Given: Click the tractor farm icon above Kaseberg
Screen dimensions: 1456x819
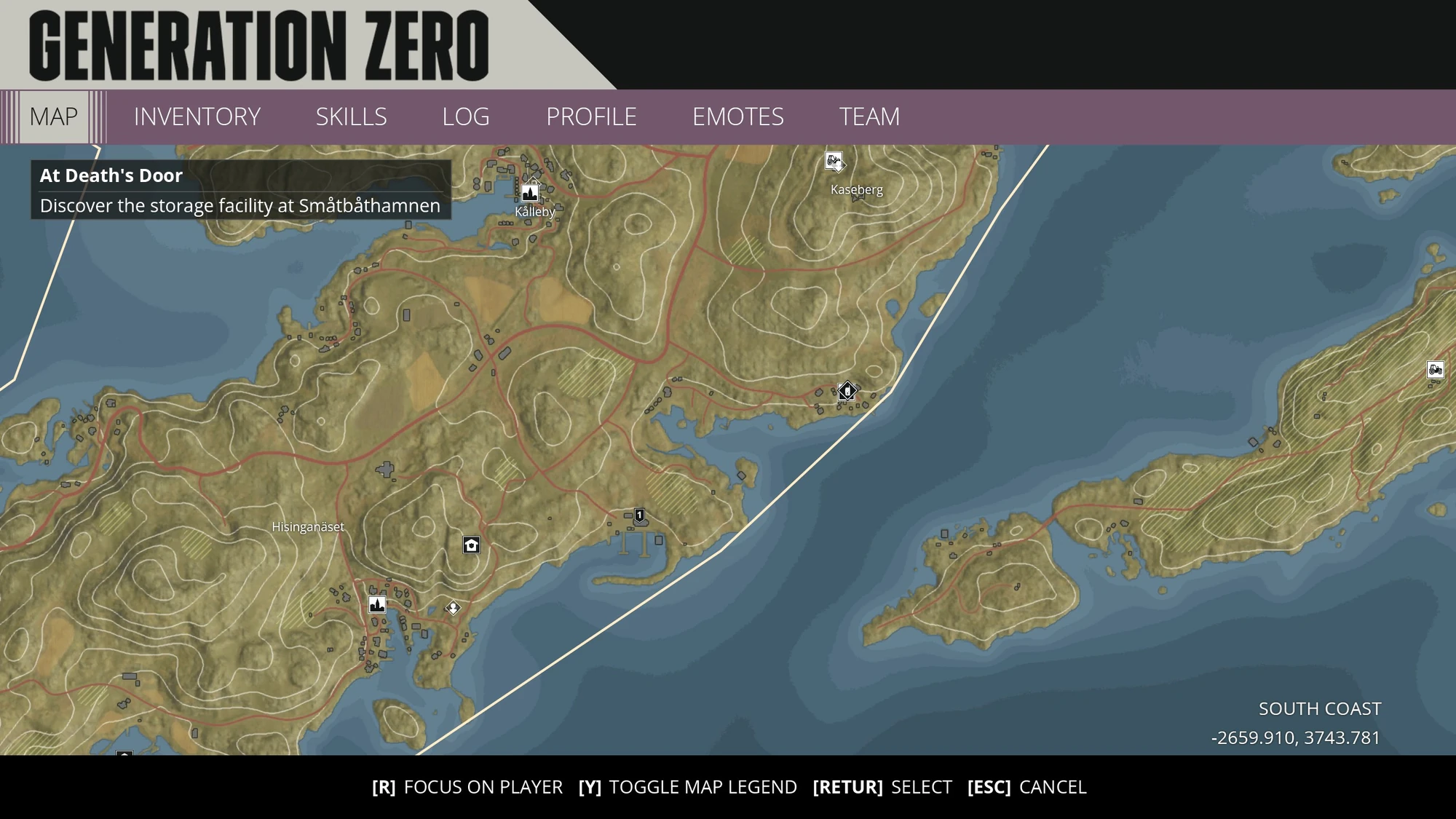Looking at the screenshot, I should (832, 161).
